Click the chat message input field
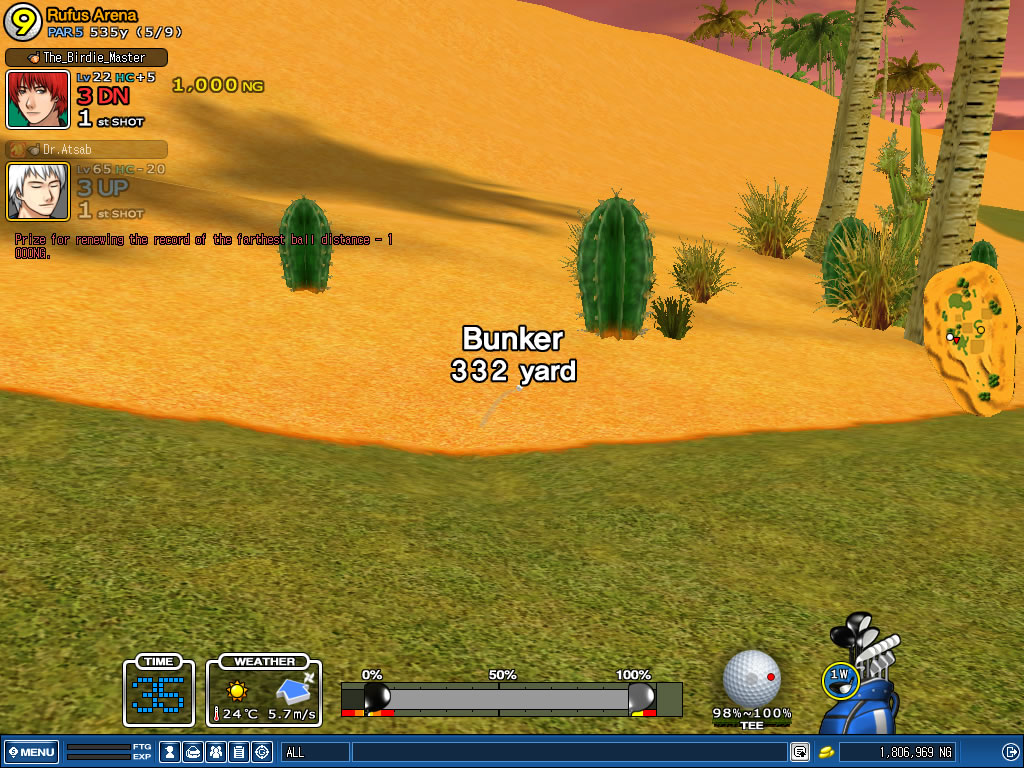1024x768 pixels. click(568, 752)
